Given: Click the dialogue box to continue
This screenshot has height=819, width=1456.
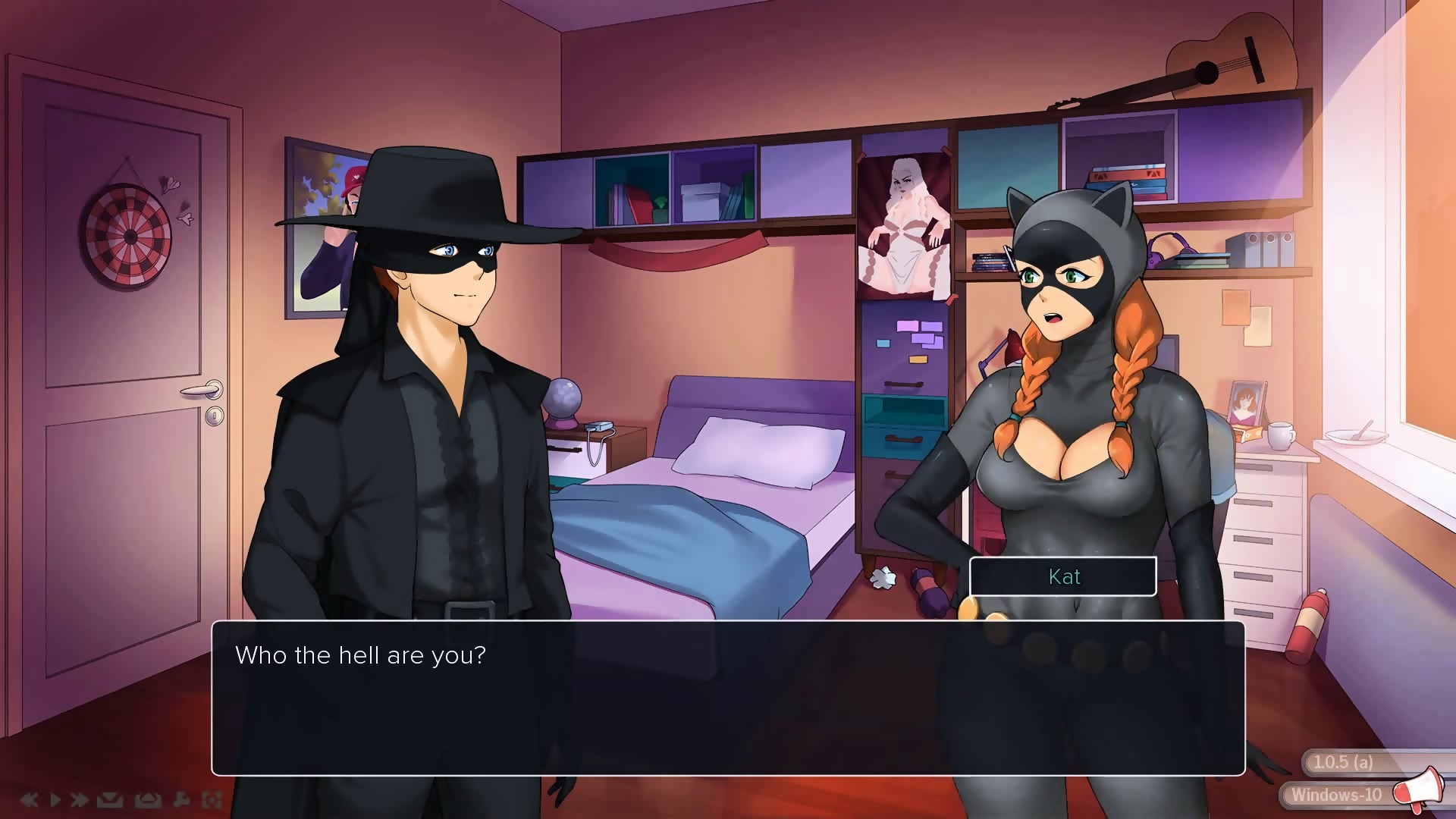Looking at the screenshot, I should click(728, 698).
